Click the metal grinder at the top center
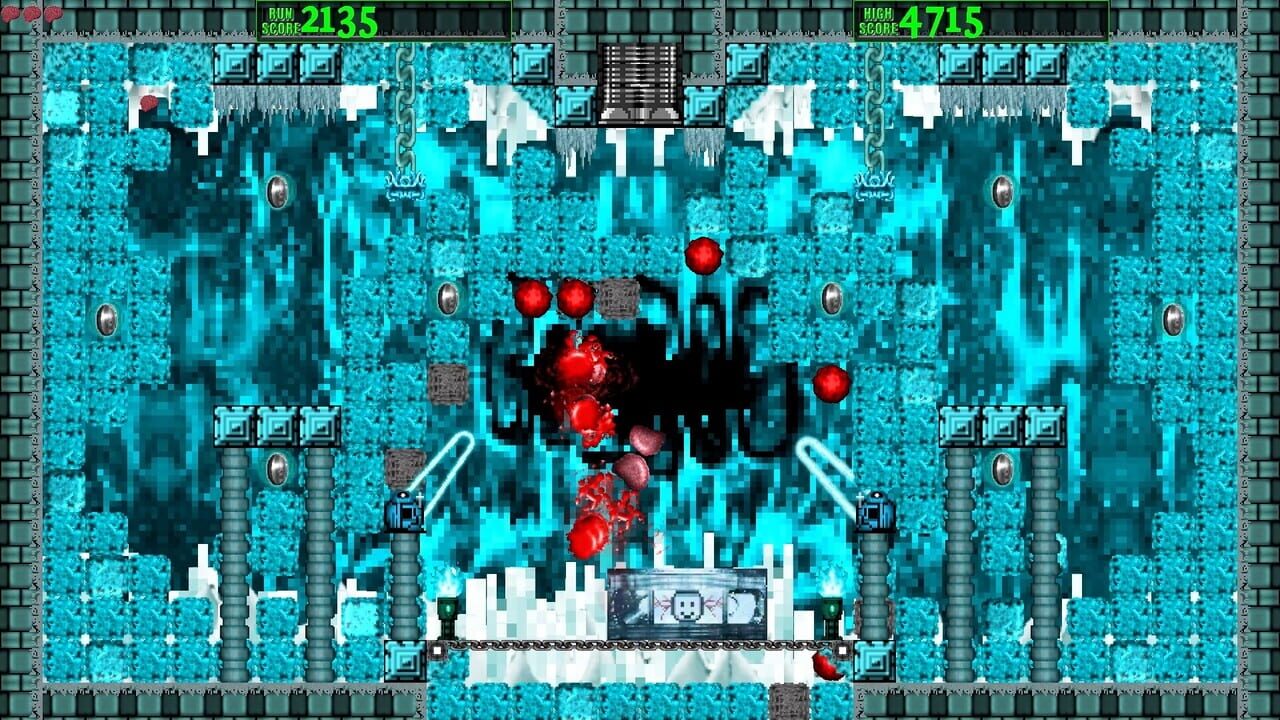Viewport: 1280px width, 720px height. click(640, 72)
